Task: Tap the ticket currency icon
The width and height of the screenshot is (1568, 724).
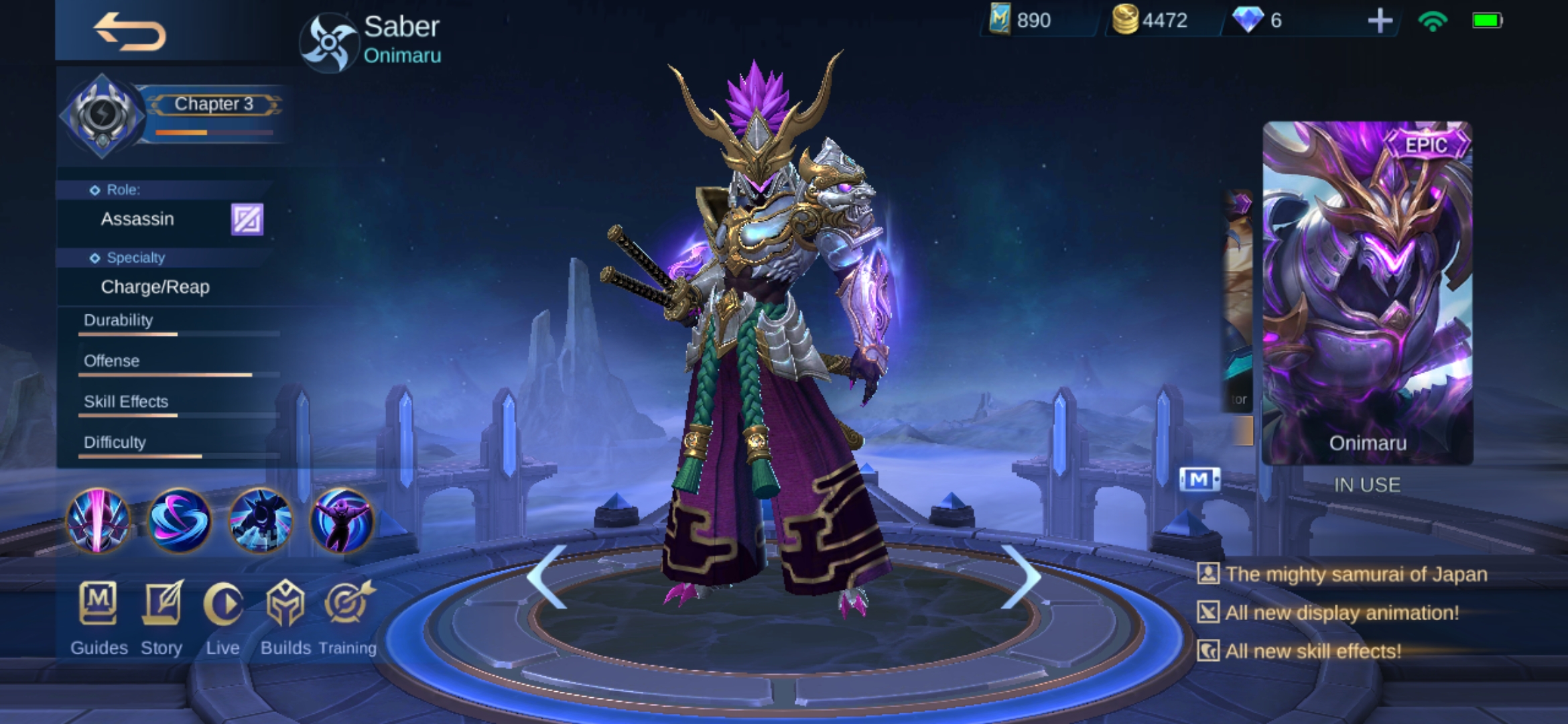Action: coord(1000,19)
